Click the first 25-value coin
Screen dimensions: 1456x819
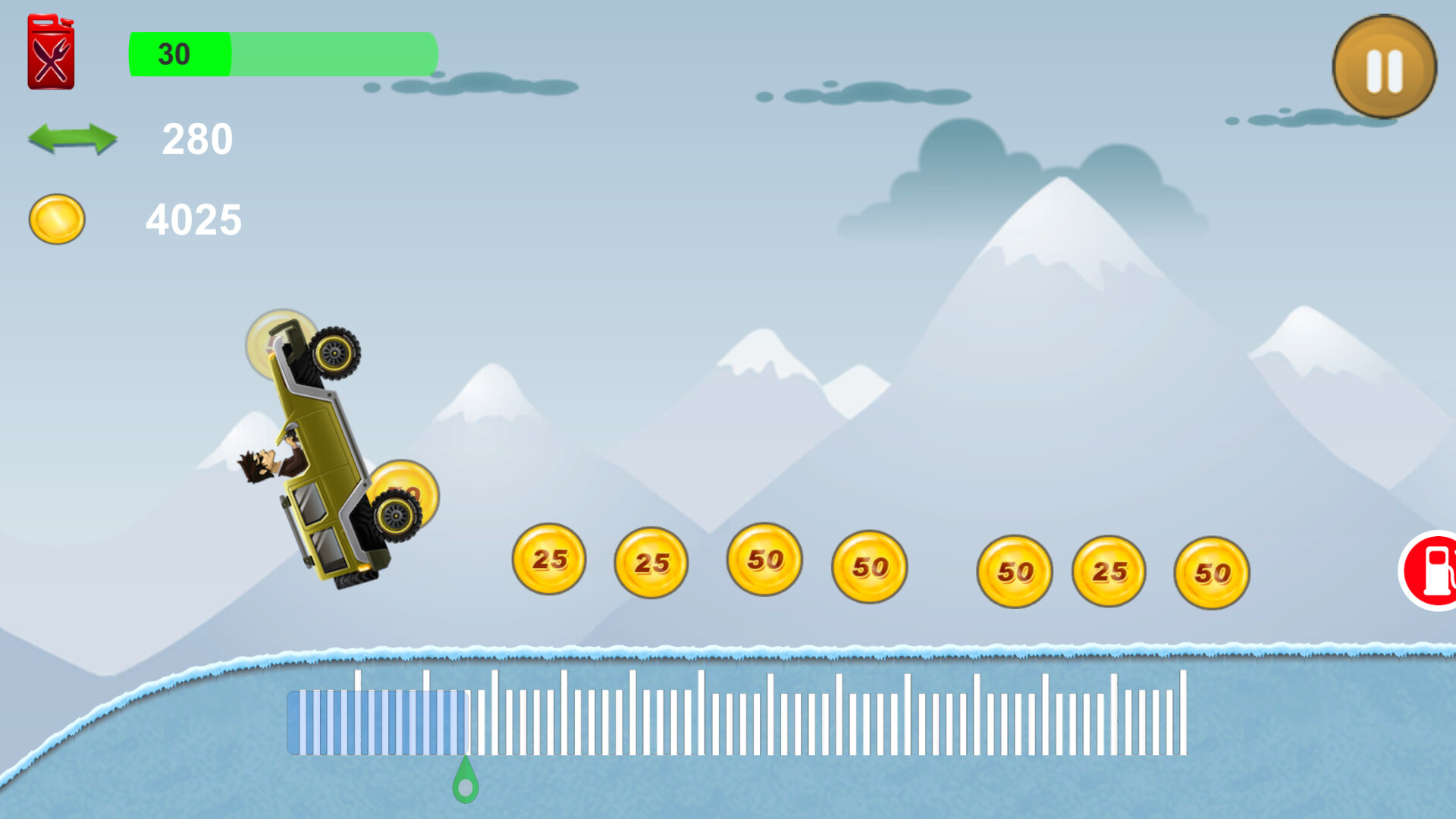click(550, 561)
